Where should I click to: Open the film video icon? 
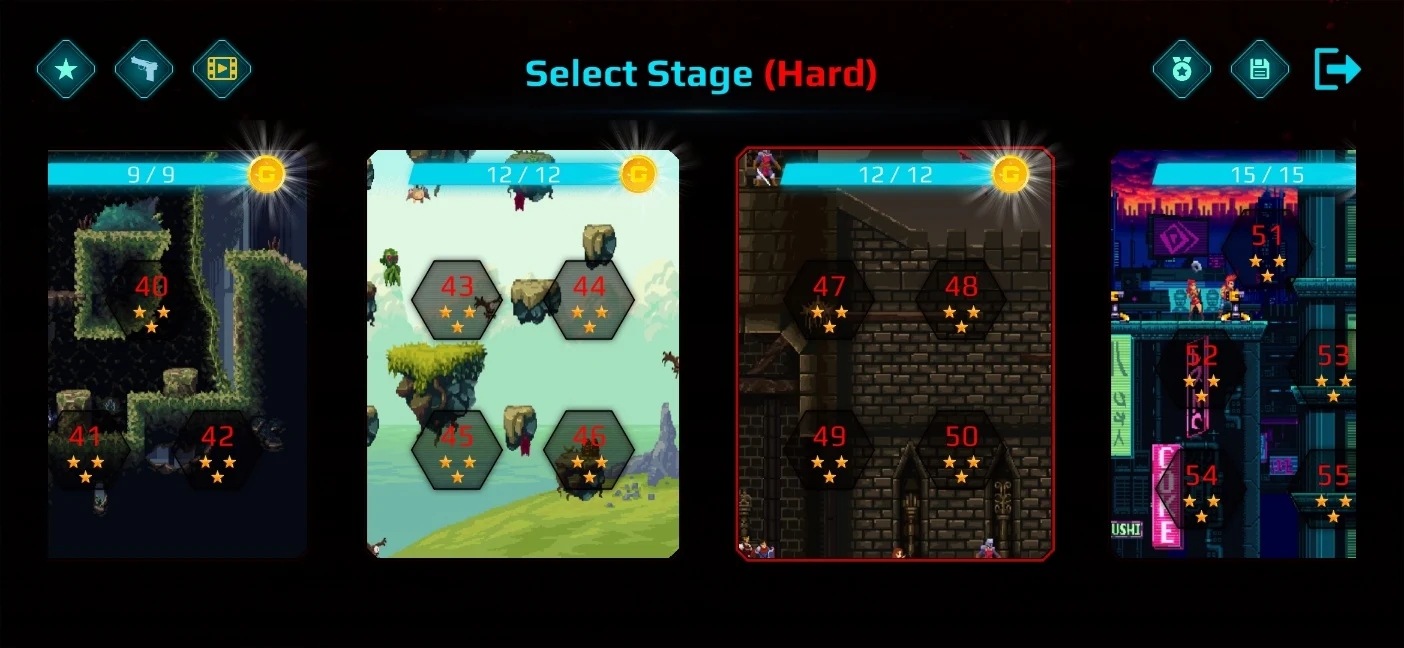point(222,69)
